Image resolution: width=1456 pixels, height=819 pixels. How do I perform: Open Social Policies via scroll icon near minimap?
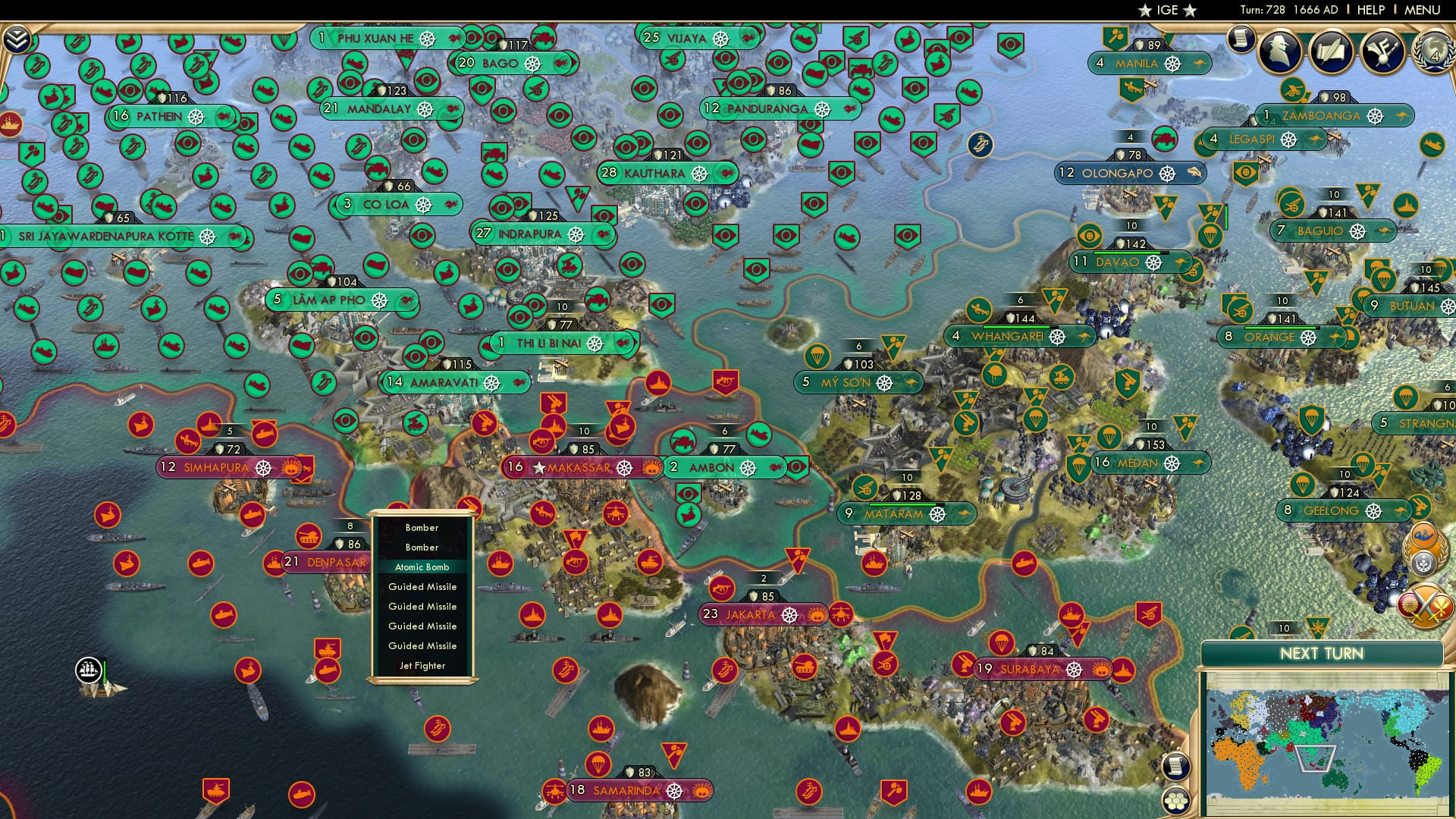coord(1176,766)
